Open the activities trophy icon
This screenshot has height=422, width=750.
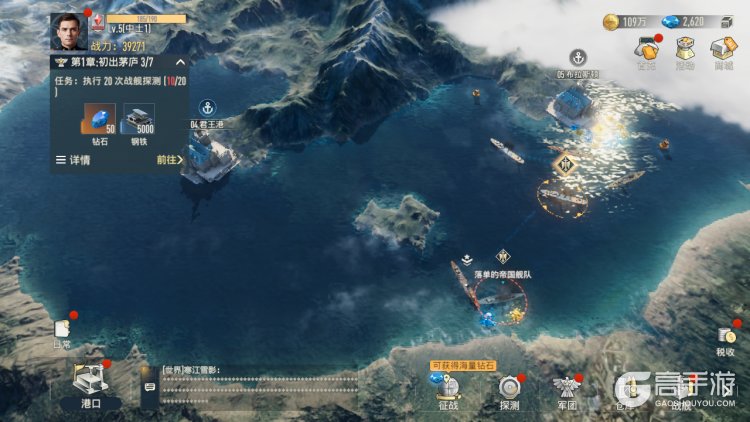click(684, 50)
